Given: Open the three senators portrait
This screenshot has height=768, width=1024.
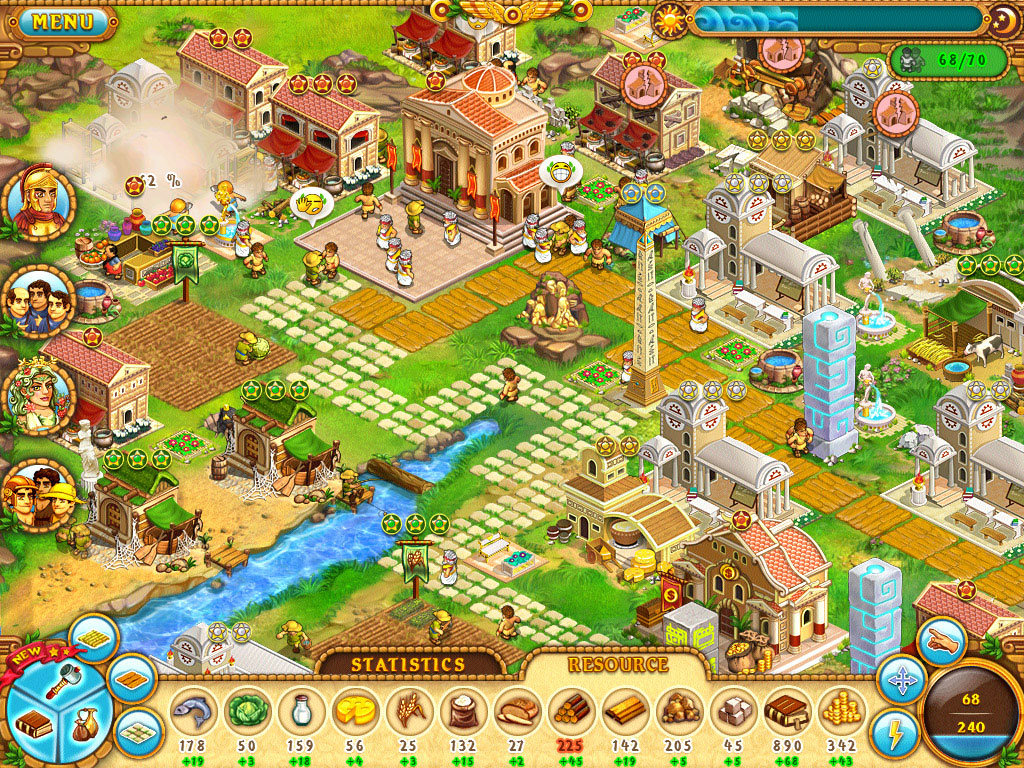Looking at the screenshot, I should pyautogui.click(x=39, y=299).
